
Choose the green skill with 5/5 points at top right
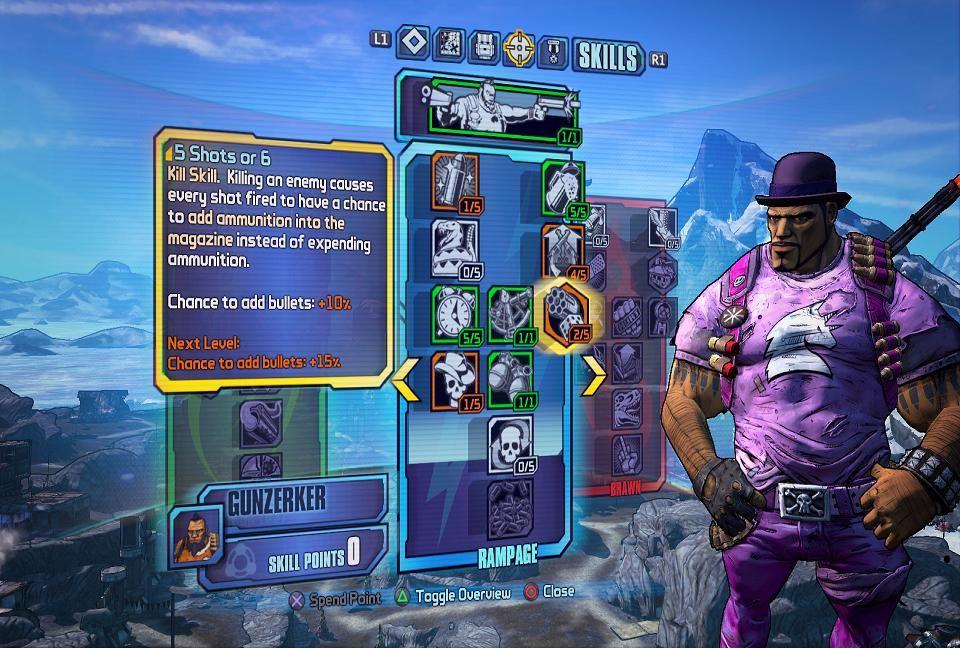pyautogui.click(x=564, y=188)
